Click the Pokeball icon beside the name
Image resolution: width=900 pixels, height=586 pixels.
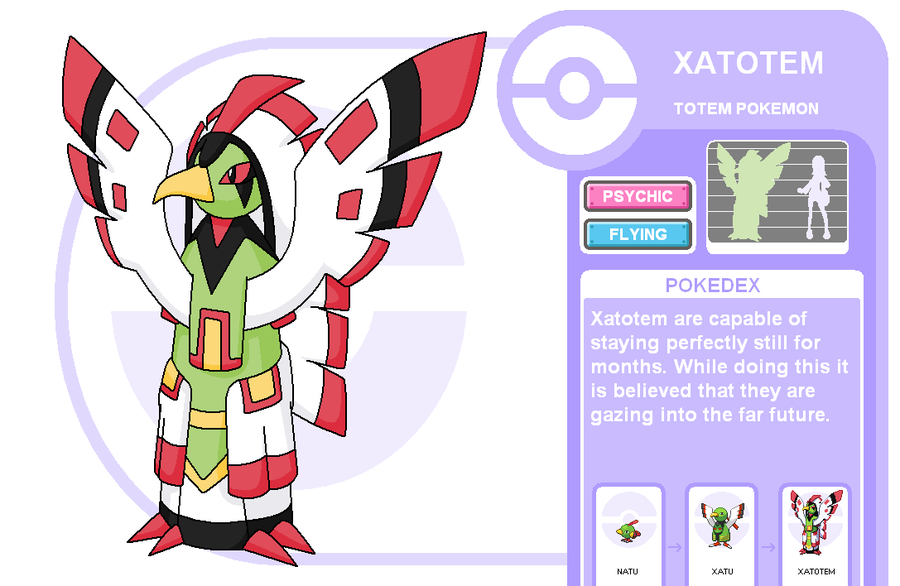click(x=573, y=88)
